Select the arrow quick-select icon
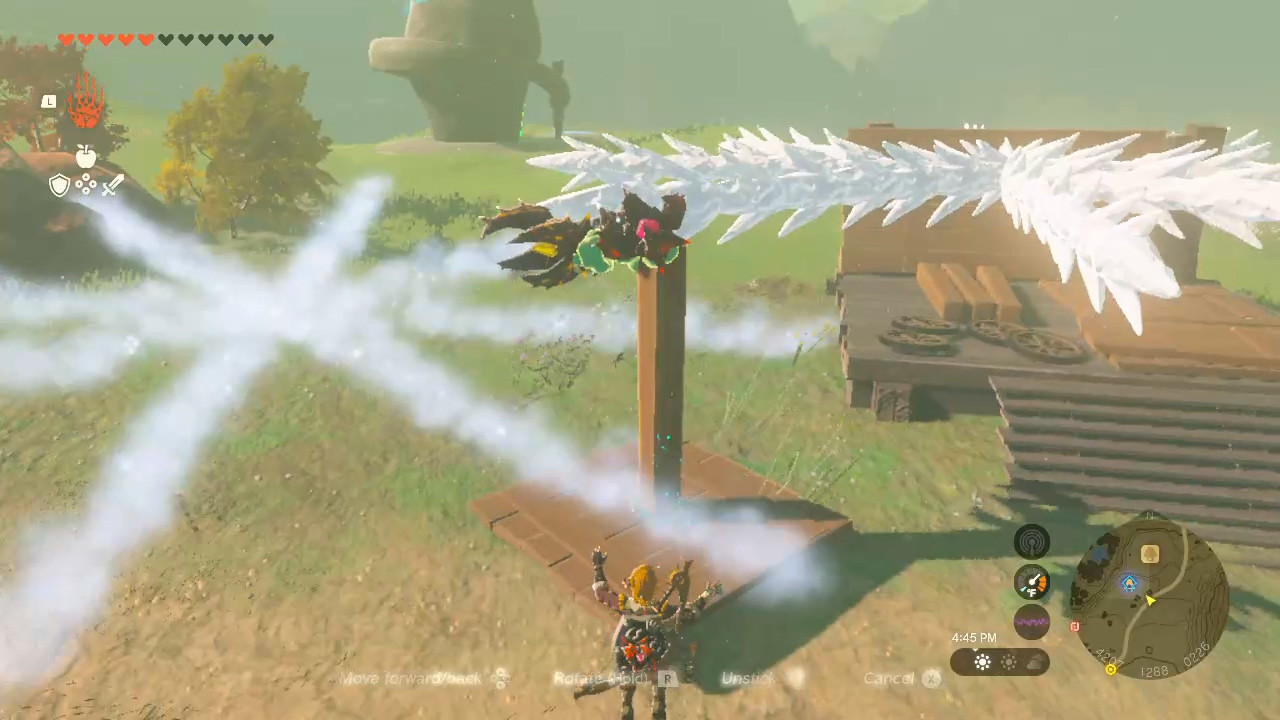Image resolution: width=1280 pixels, height=720 pixels. click(x=86, y=185)
